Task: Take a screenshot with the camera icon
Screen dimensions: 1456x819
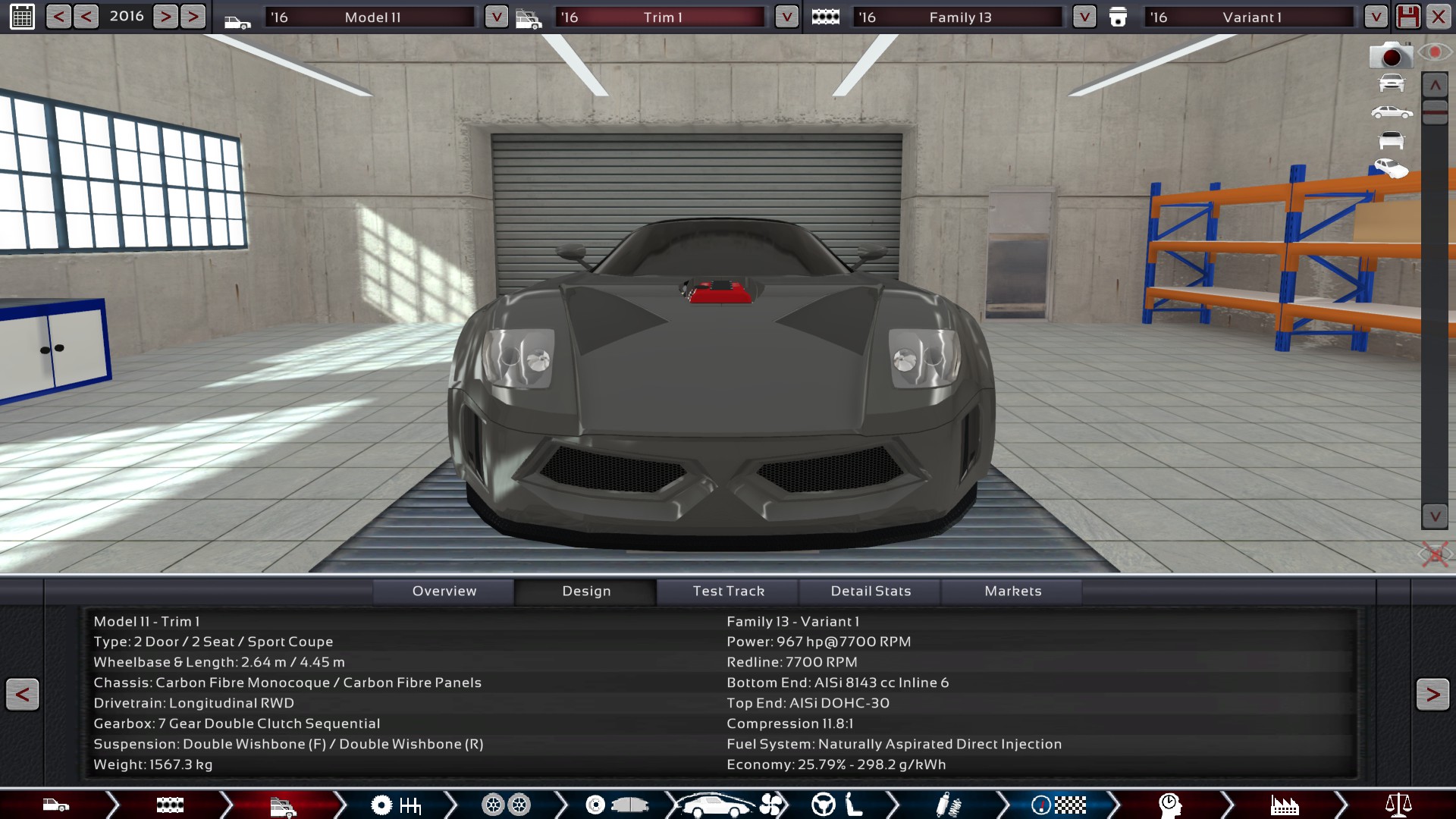Action: tap(1391, 55)
